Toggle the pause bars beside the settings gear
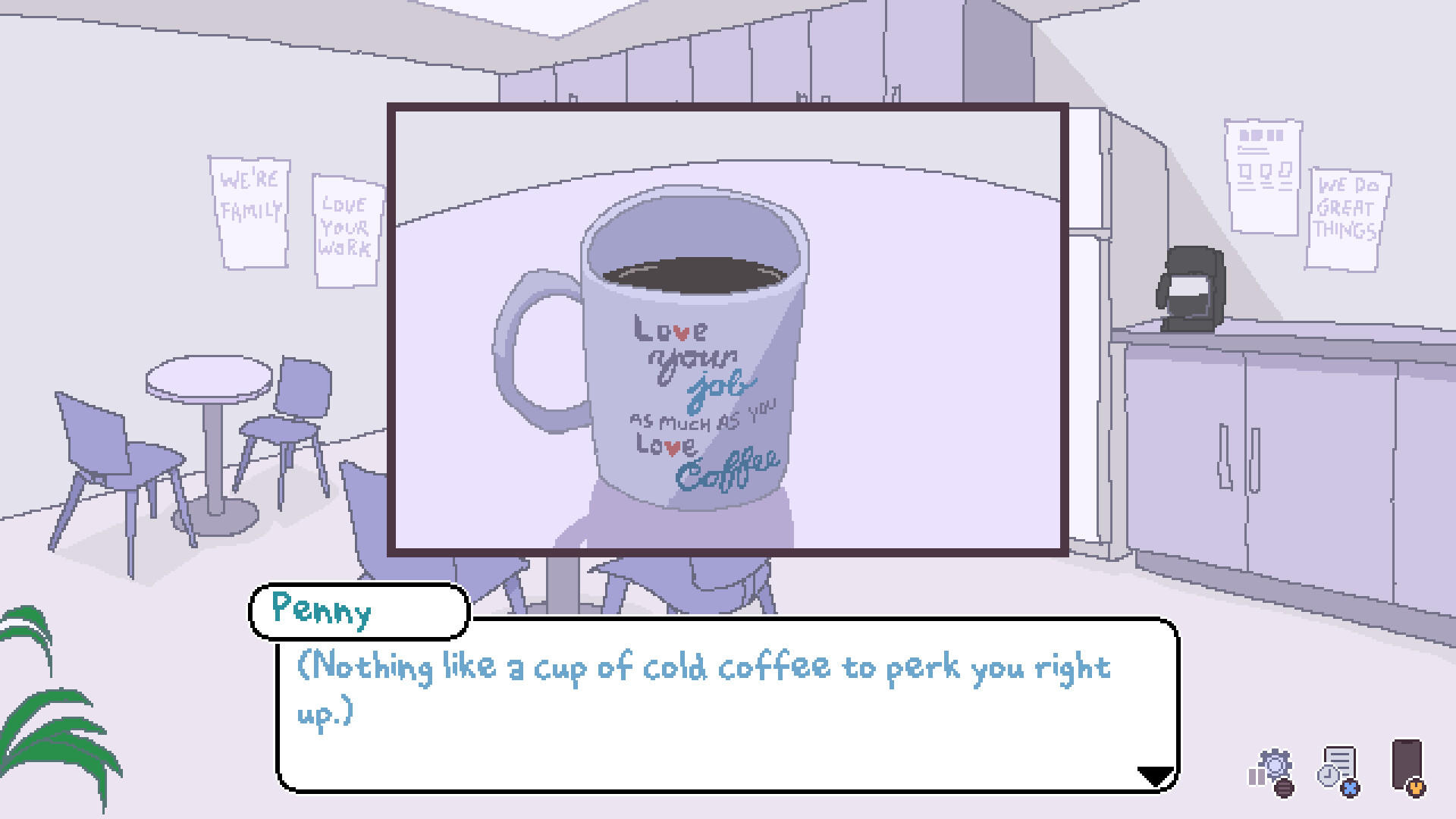Viewport: 1456px width, 819px height. pyautogui.click(x=1257, y=777)
